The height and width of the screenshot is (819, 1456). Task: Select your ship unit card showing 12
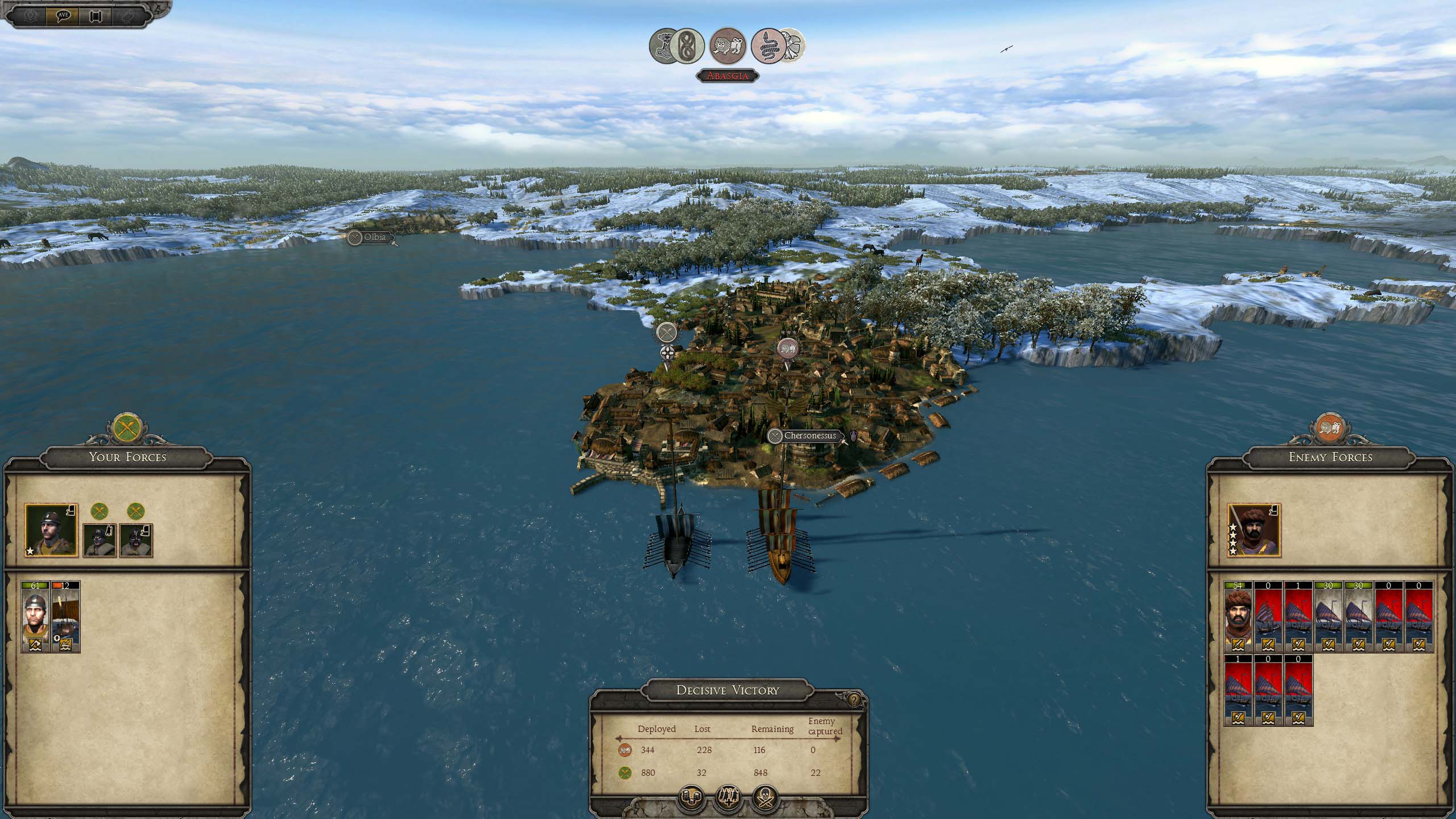tap(65, 617)
